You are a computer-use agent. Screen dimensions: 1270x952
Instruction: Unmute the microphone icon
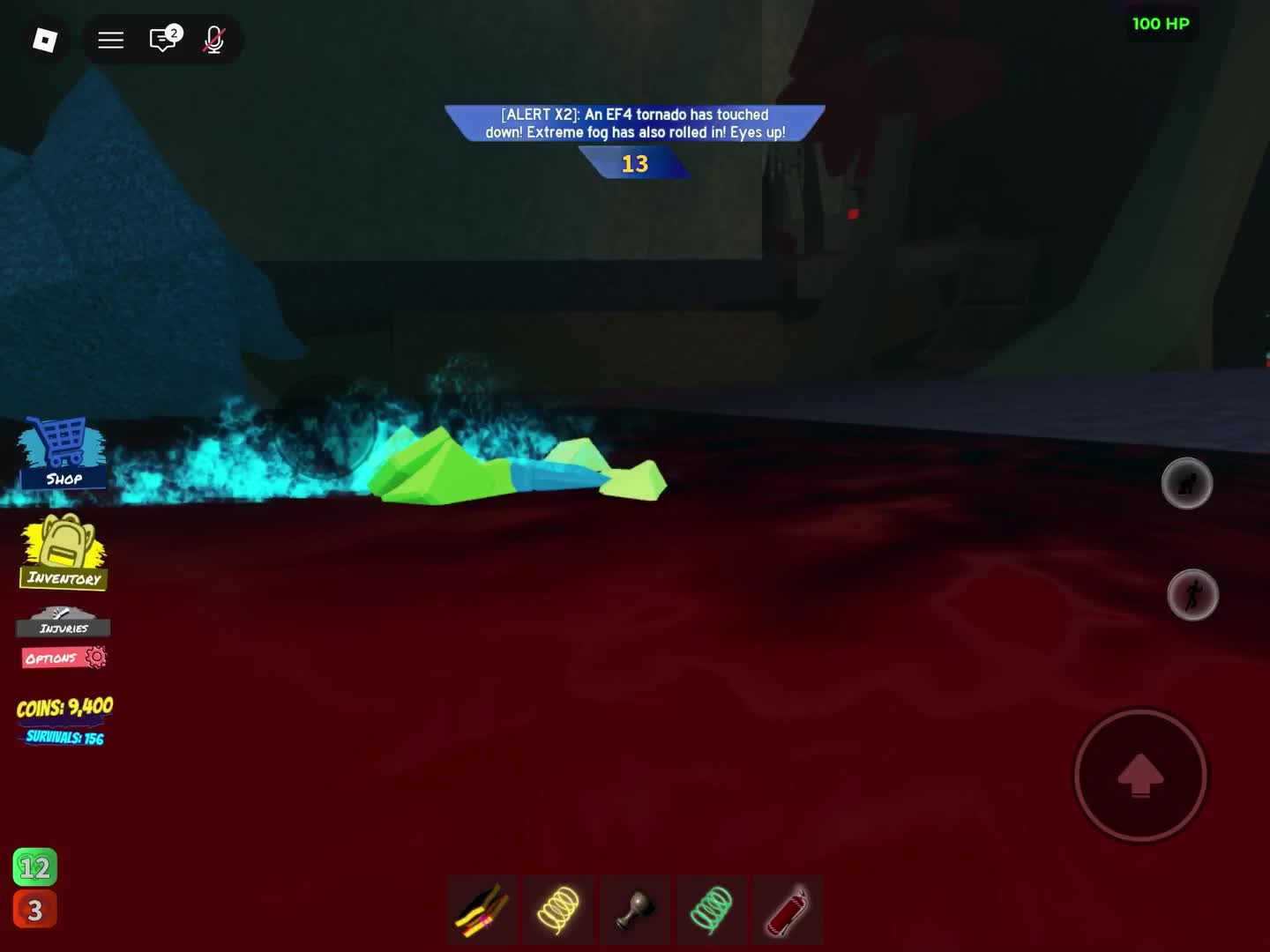(213, 40)
